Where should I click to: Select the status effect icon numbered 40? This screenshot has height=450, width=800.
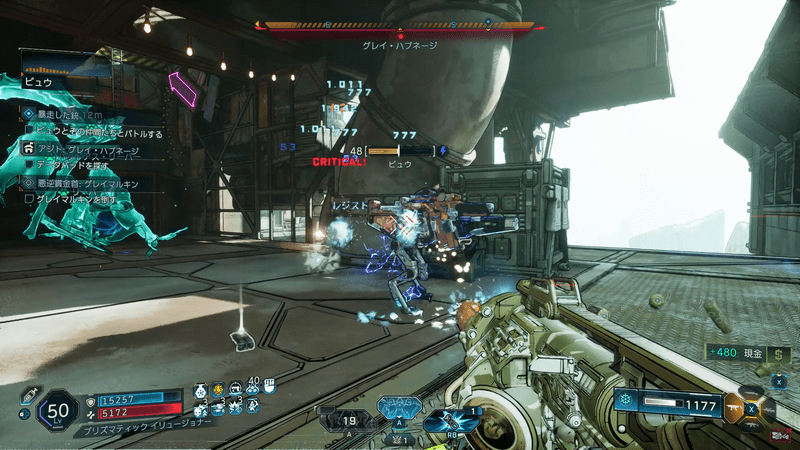[253, 389]
